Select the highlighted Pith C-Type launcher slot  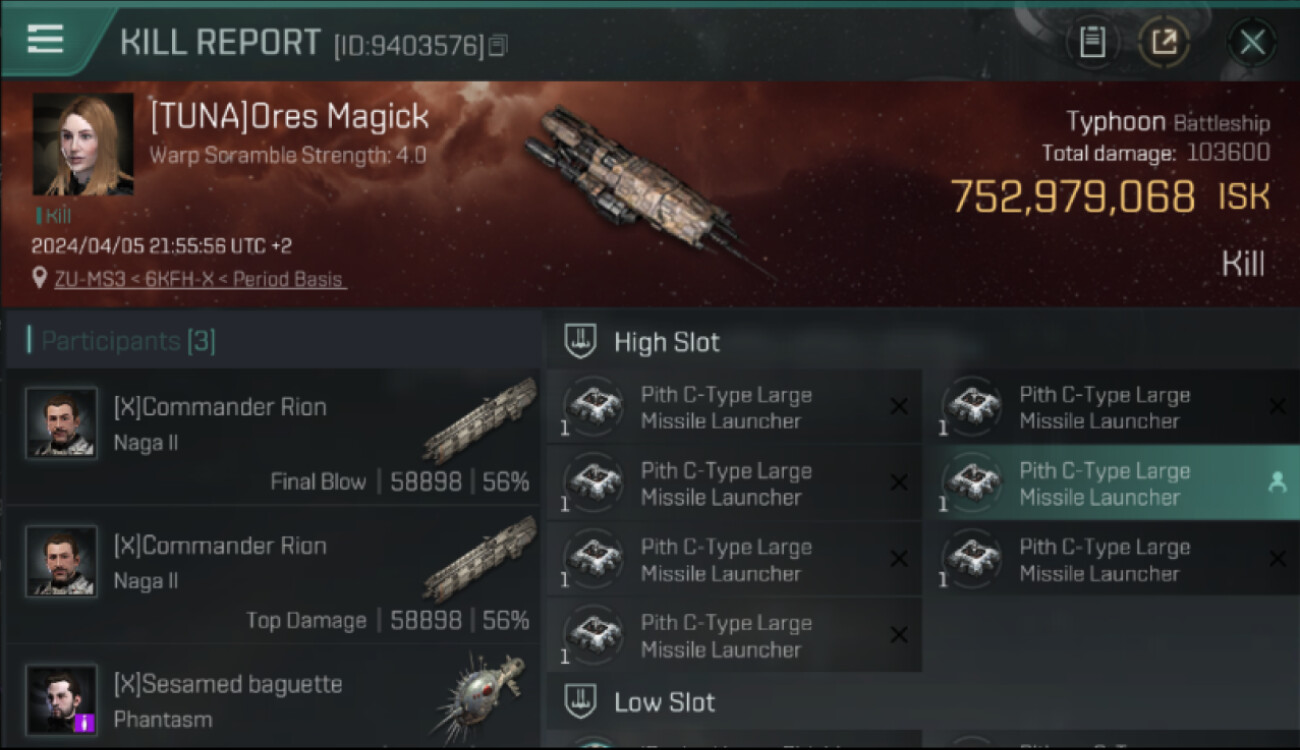(x=1114, y=484)
